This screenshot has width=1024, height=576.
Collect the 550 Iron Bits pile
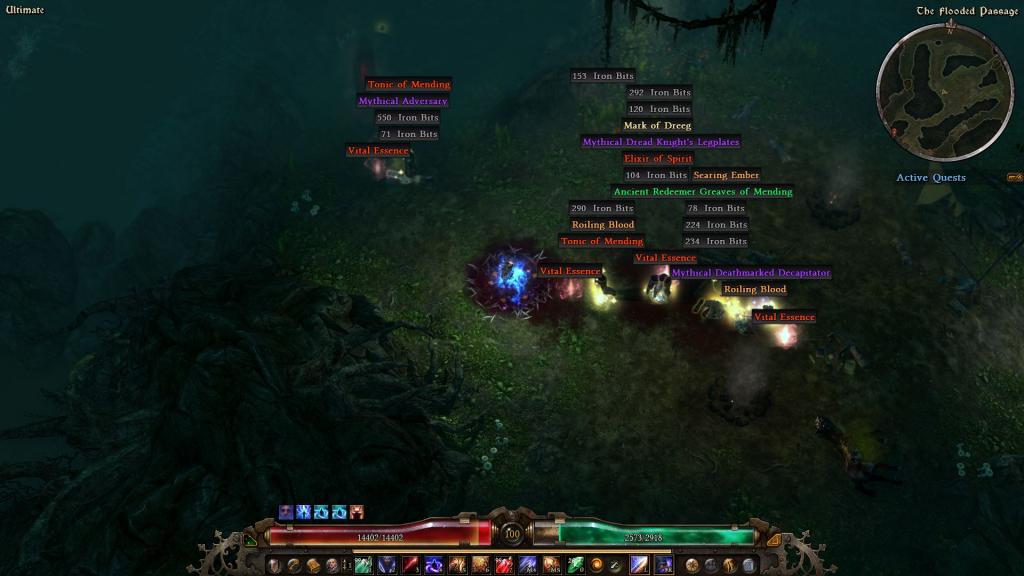(x=407, y=118)
